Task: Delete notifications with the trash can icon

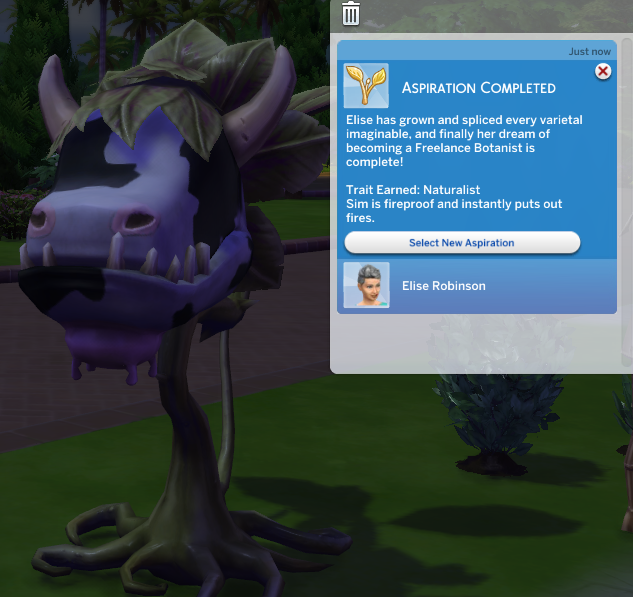Action: click(x=351, y=13)
